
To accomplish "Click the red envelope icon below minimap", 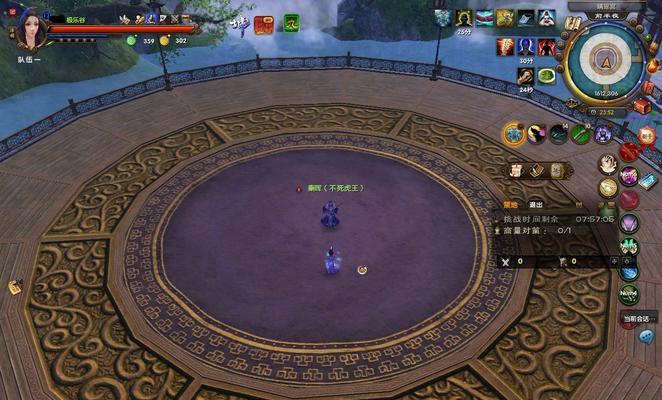I will [640, 105].
